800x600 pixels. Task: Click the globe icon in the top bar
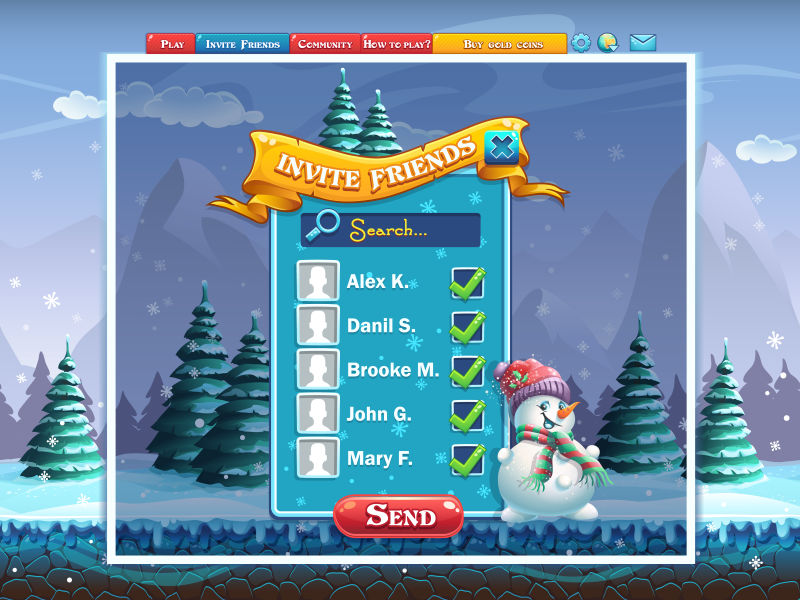click(607, 43)
